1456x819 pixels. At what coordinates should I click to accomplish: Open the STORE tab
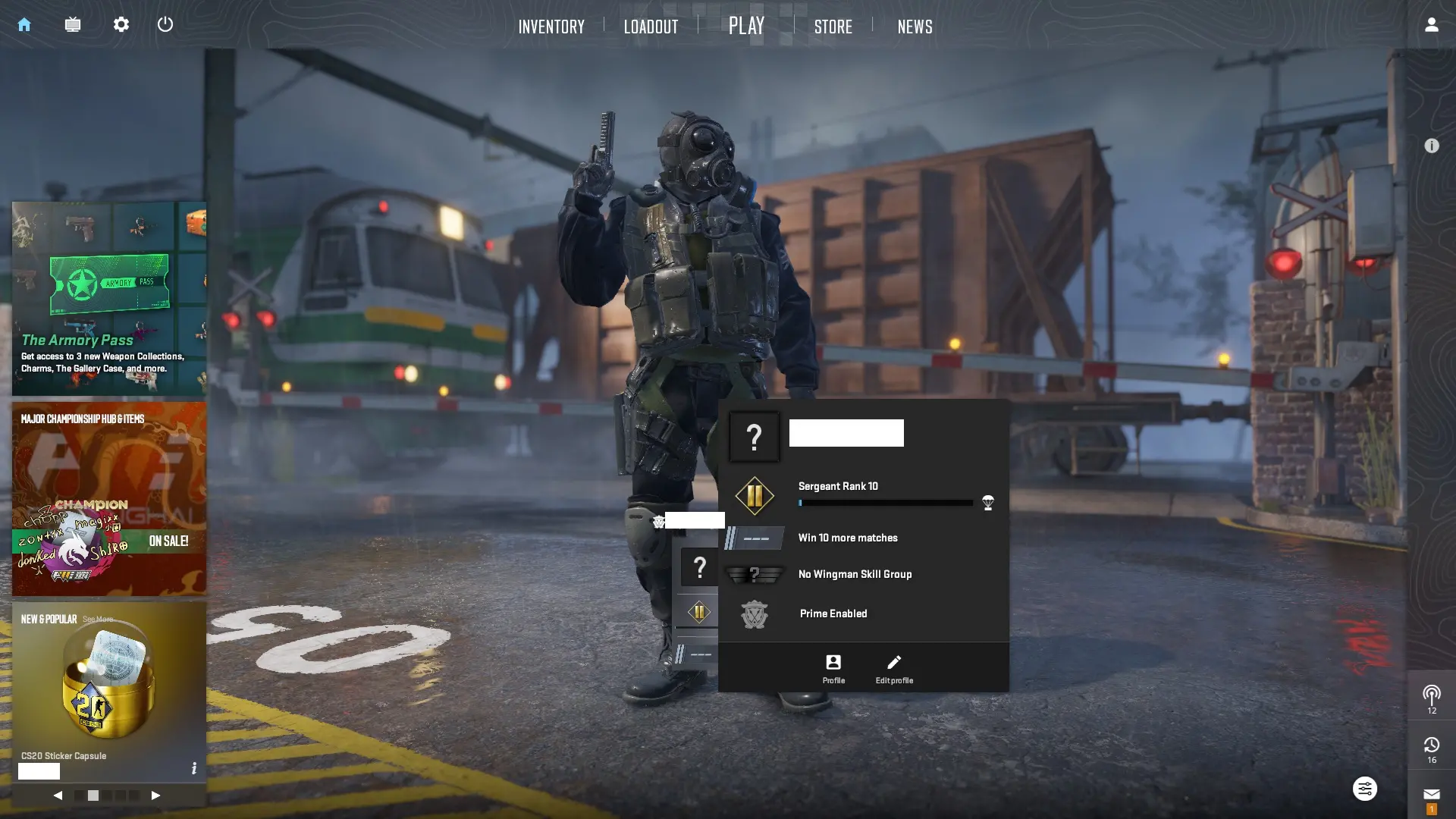pos(833,26)
